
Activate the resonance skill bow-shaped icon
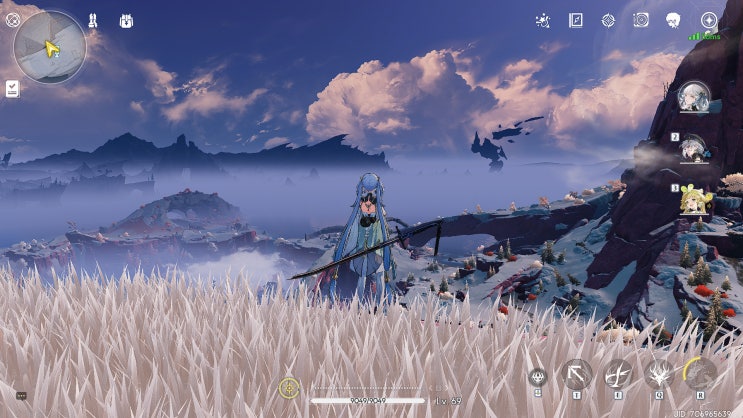point(618,374)
